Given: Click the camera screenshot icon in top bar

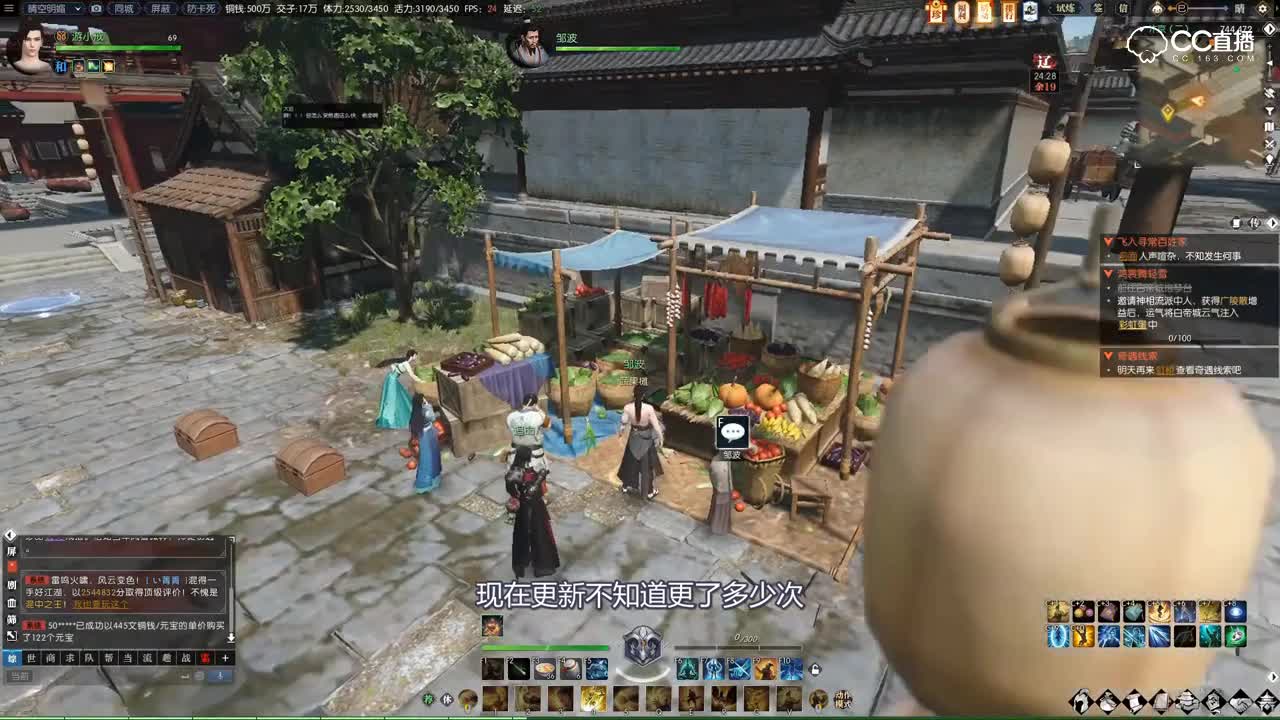Looking at the screenshot, I should [95, 9].
